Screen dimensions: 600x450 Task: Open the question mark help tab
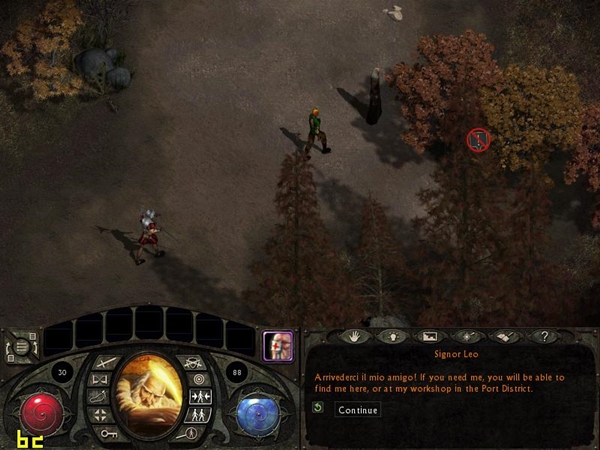[545, 337]
